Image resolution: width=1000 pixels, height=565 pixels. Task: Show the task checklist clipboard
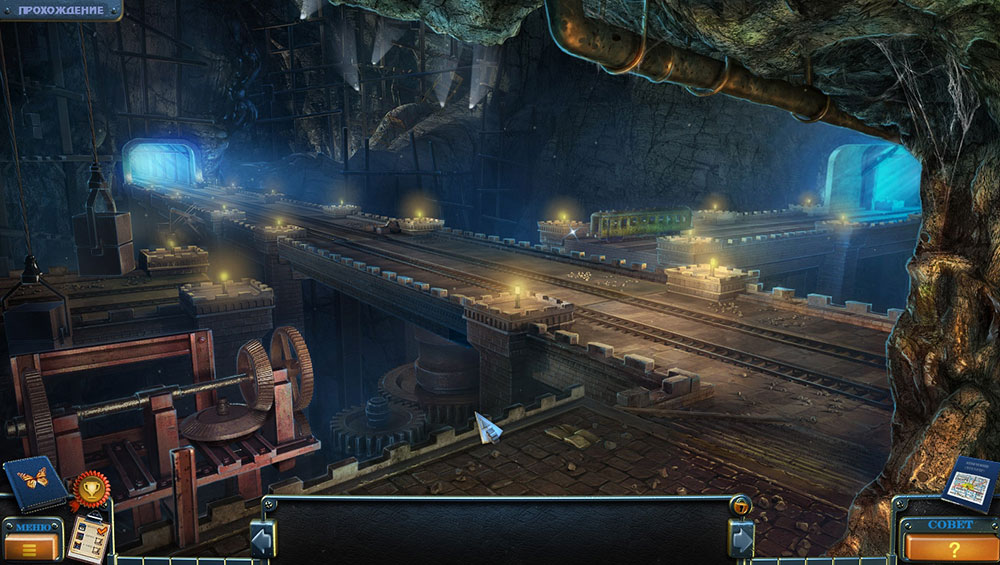88,538
